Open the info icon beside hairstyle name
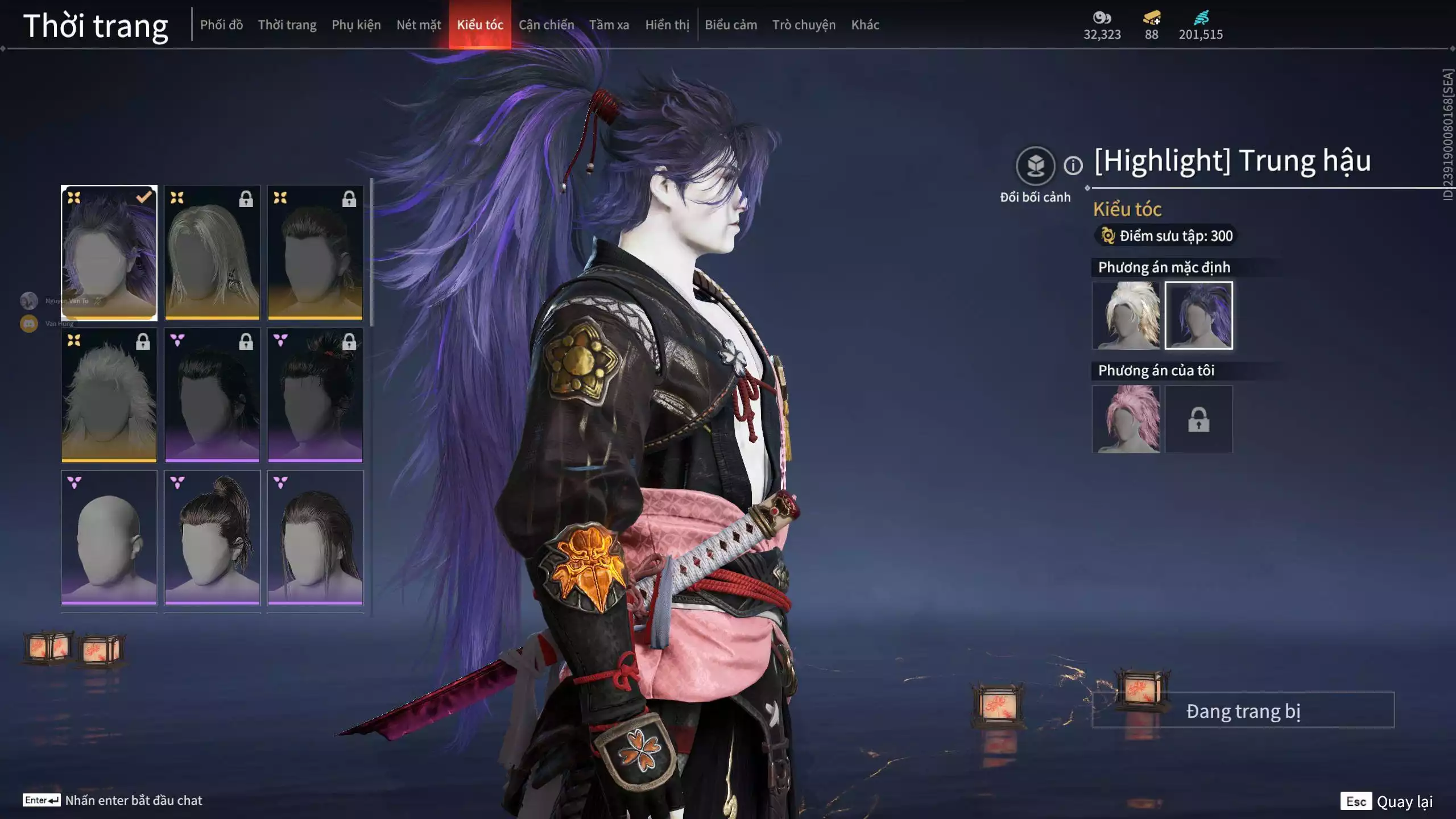1456x819 pixels. coord(1073,166)
